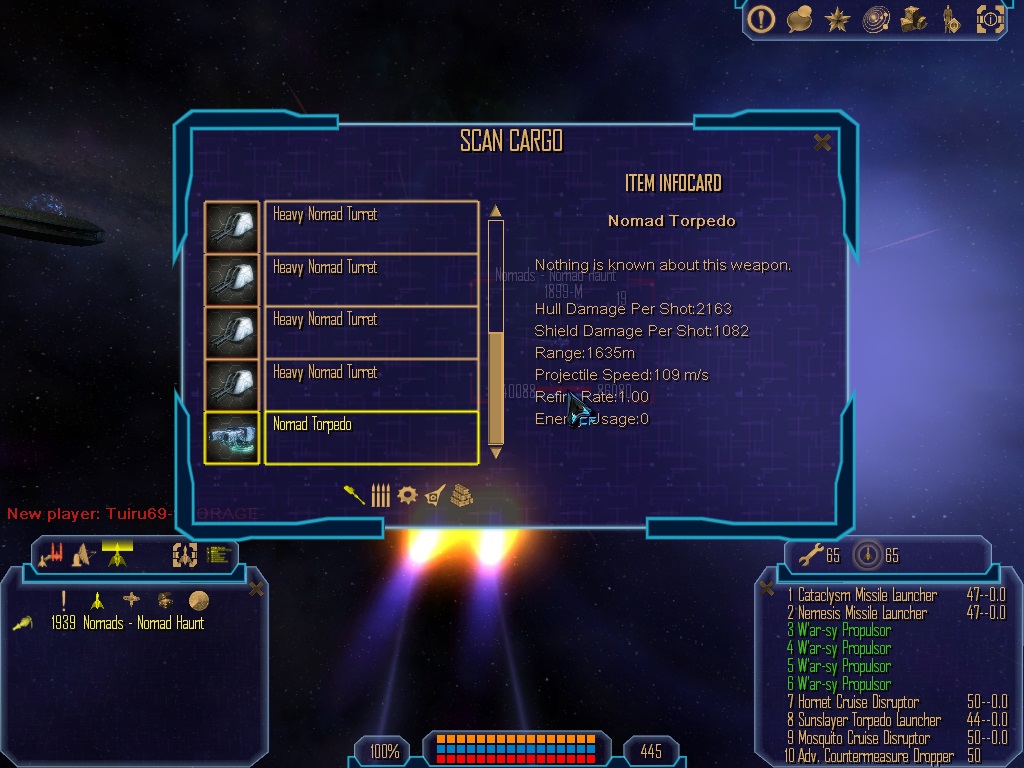Screen dimensions: 1024x768
Task: Select the Sunslayer Torpedo Launcher entry
Action: click(868, 720)
